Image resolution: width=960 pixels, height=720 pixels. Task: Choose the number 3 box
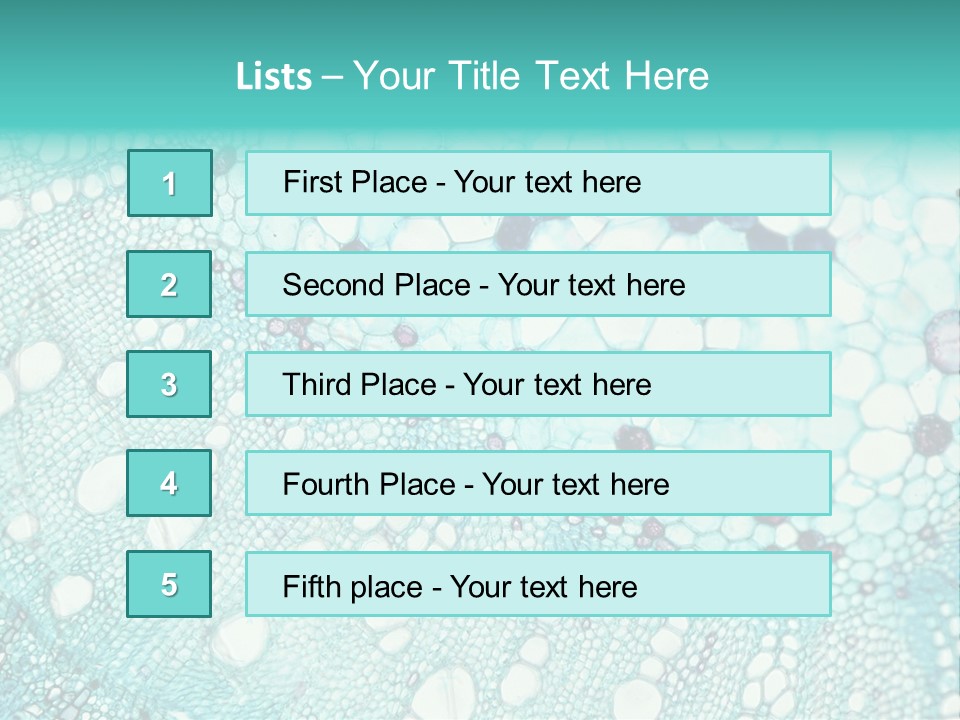click(169, 385)
